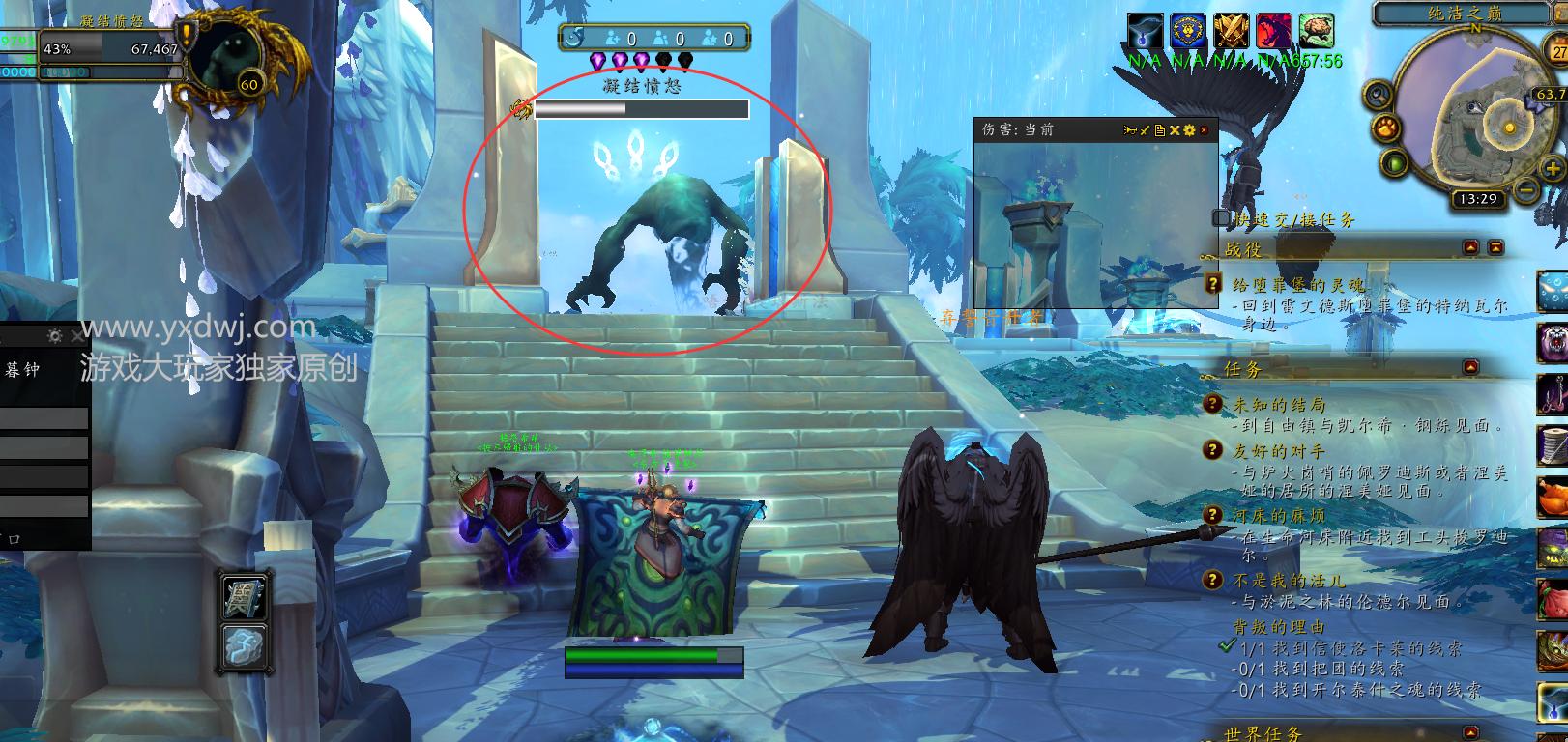Screen dimensions: 1568x742
Task: Open the 友好的对手 quest
Action: pos(1279,451)
